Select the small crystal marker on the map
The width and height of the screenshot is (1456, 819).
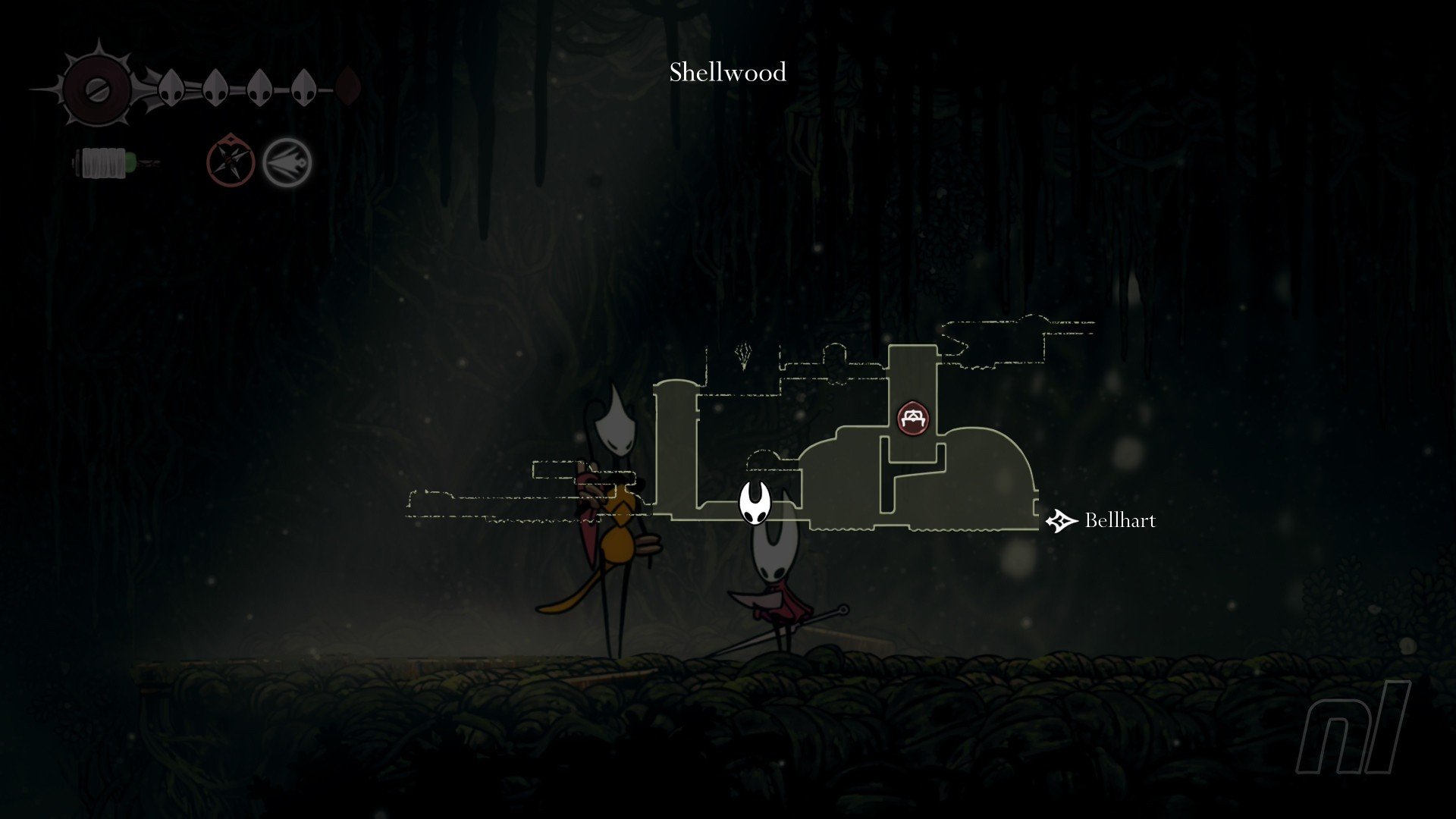[744, 355]
